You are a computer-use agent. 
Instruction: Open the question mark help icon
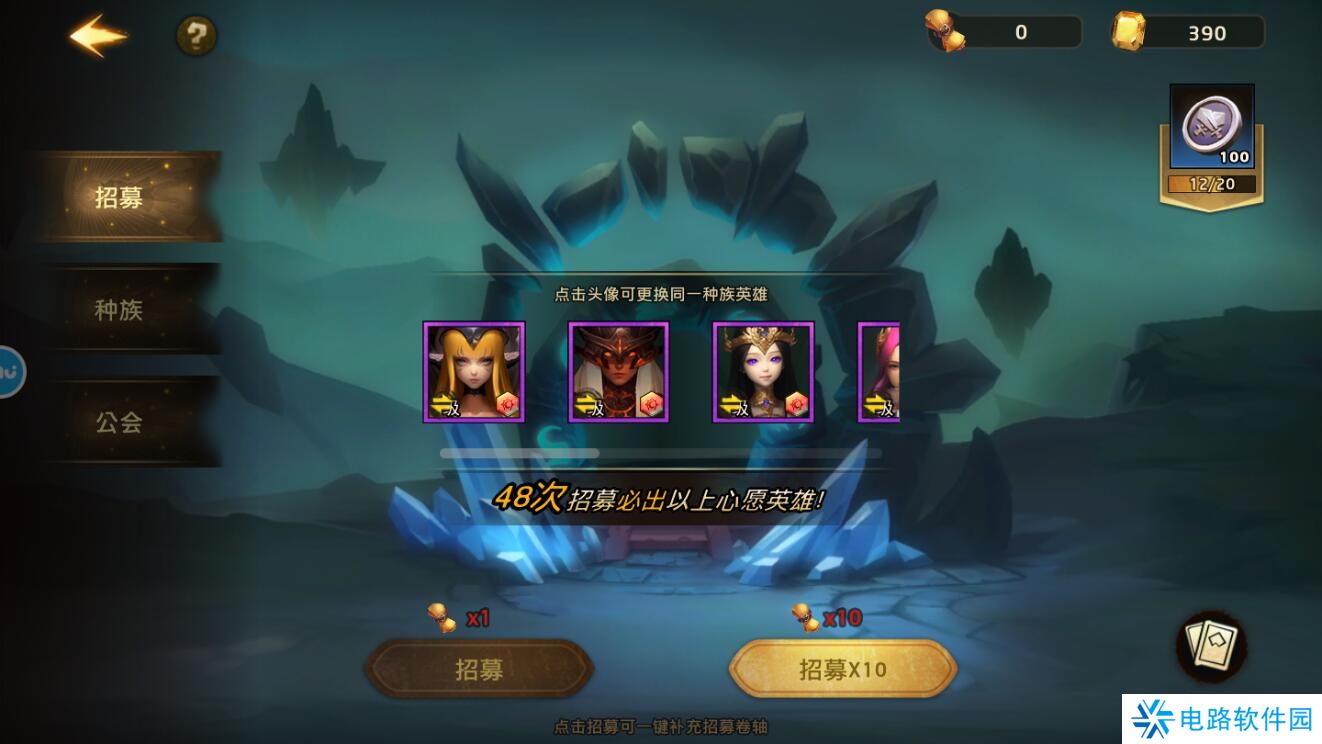point(197,34)
